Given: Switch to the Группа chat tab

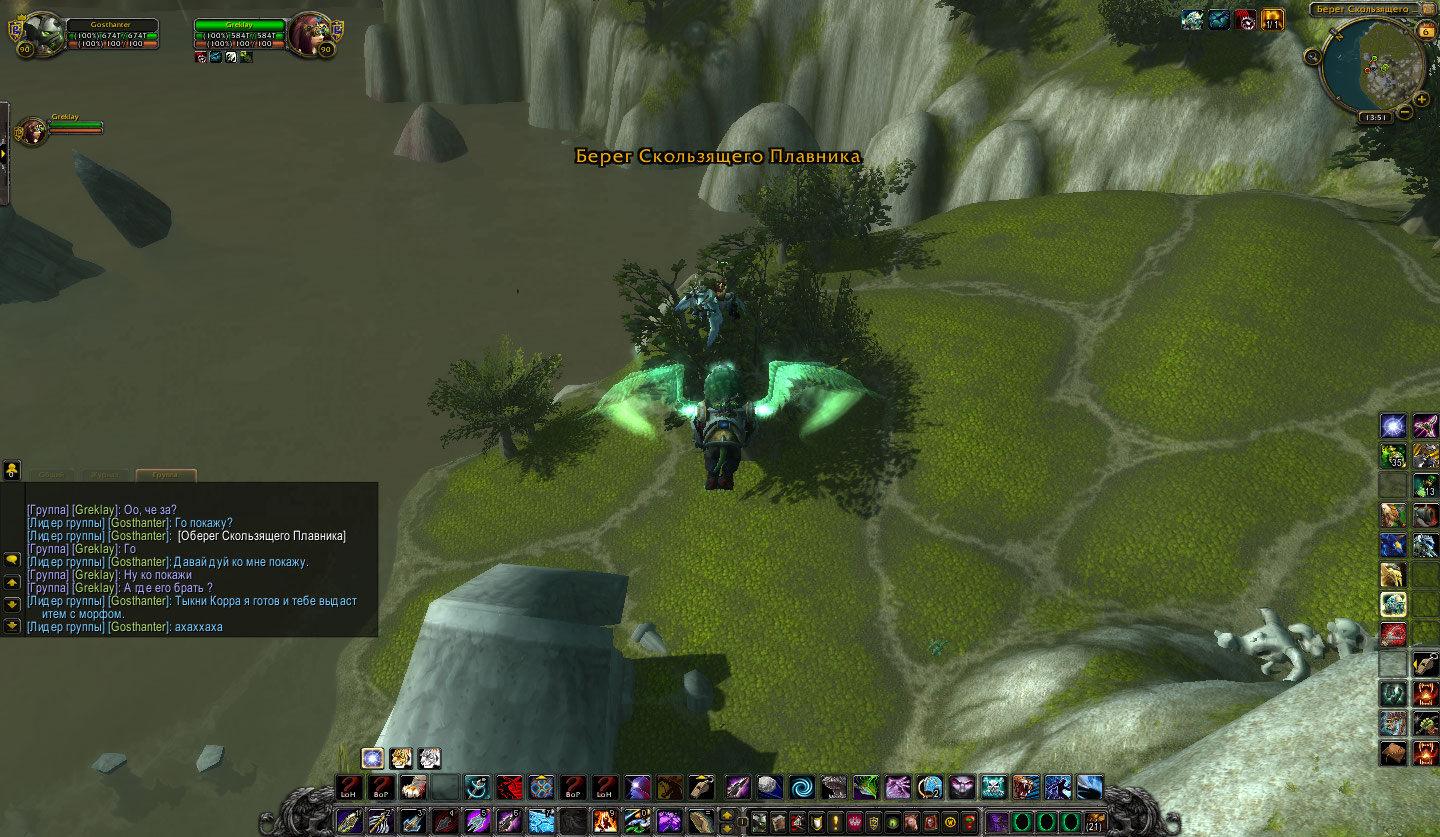Looking at the screenshot, I should (x=165, y=476).
